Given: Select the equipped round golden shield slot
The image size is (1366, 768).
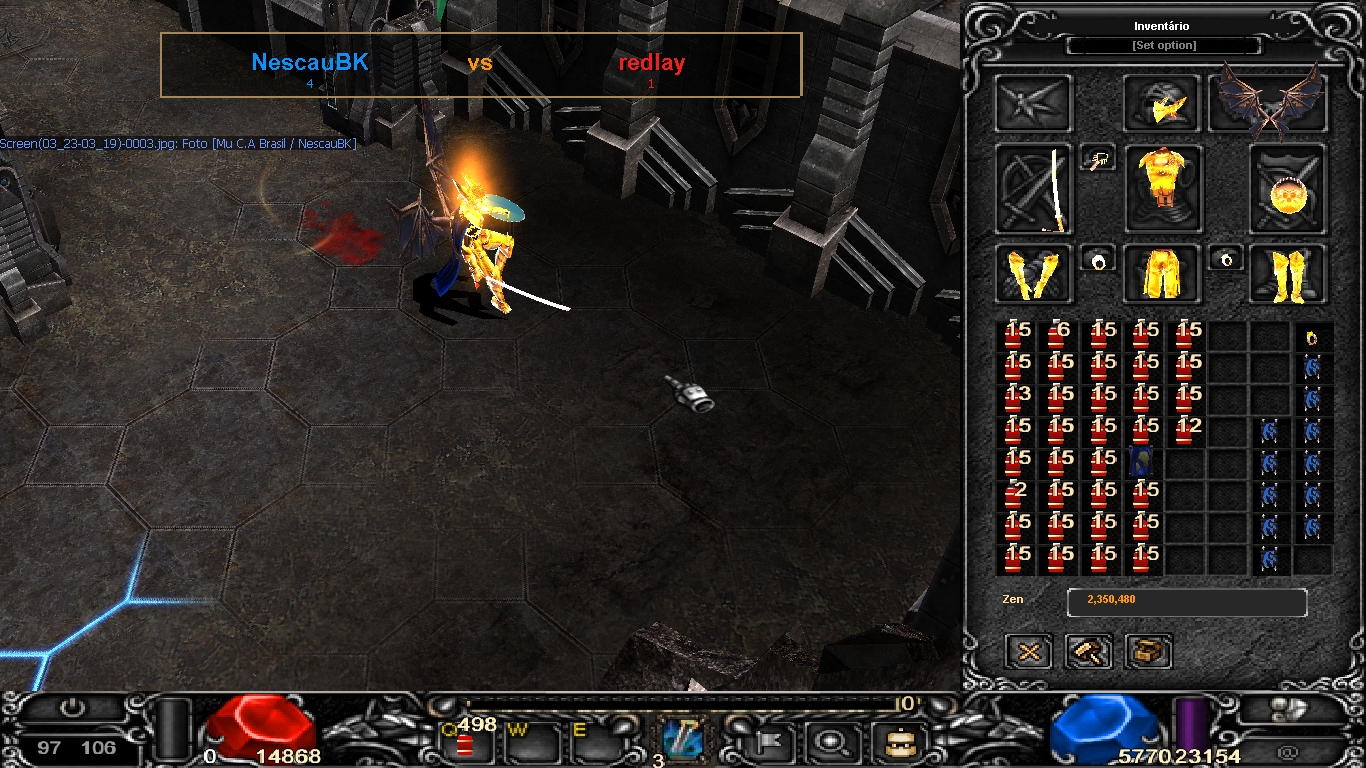Looking at the screenshot, I should tap(1287, 189).
